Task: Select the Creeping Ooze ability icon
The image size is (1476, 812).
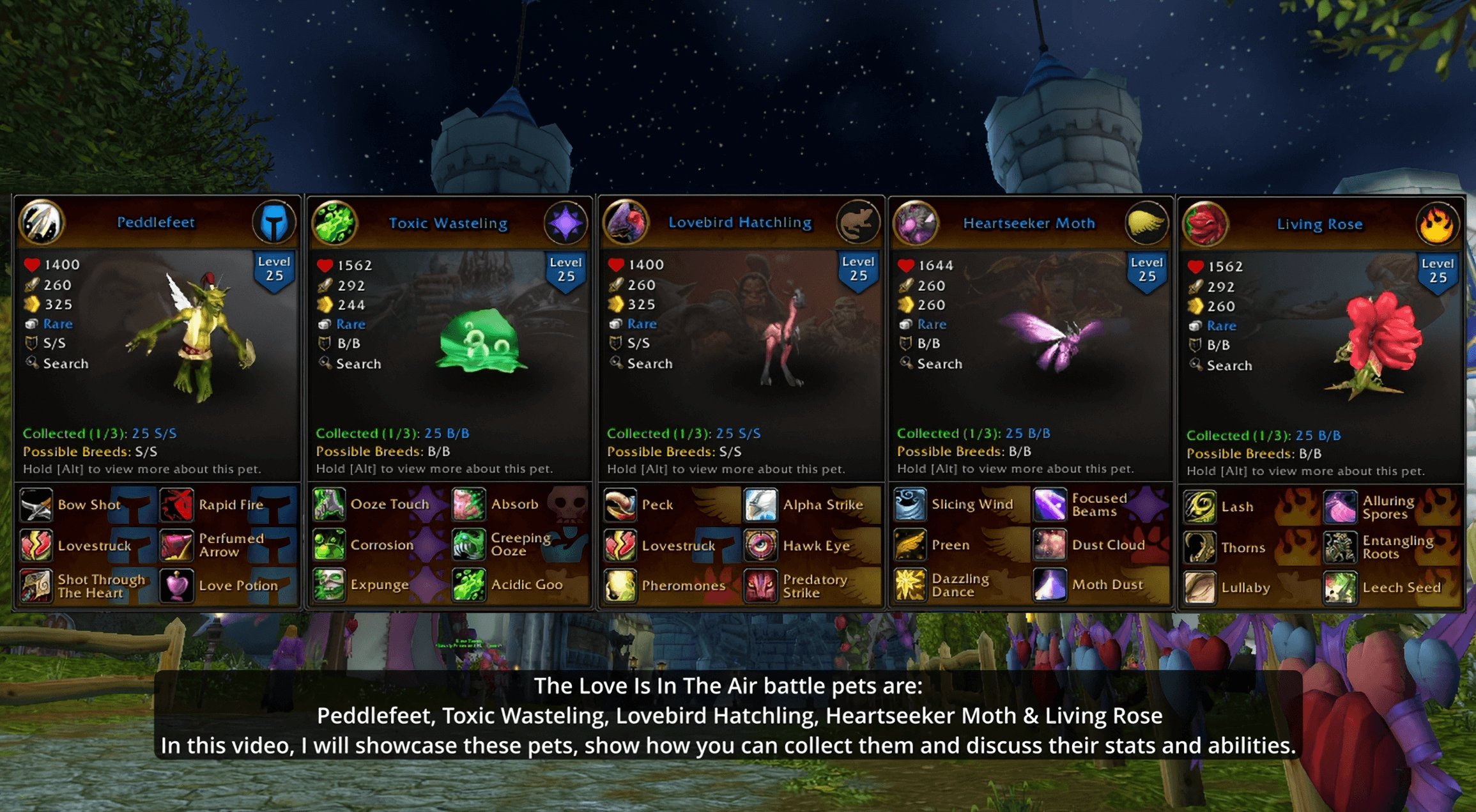Action: point(469,545)
